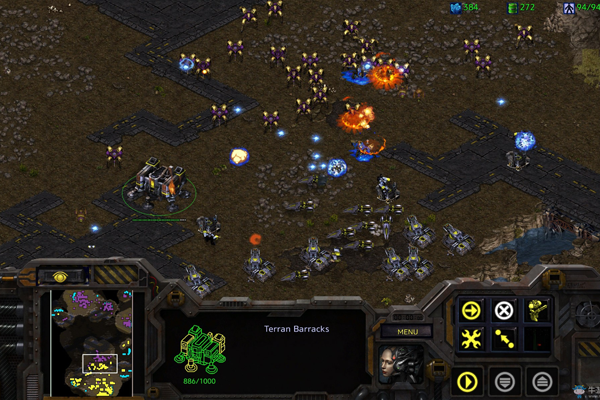Open the MENU button
Image resolution: width=600 pixels, height=400 pixels.
click(x=407, y=331)
